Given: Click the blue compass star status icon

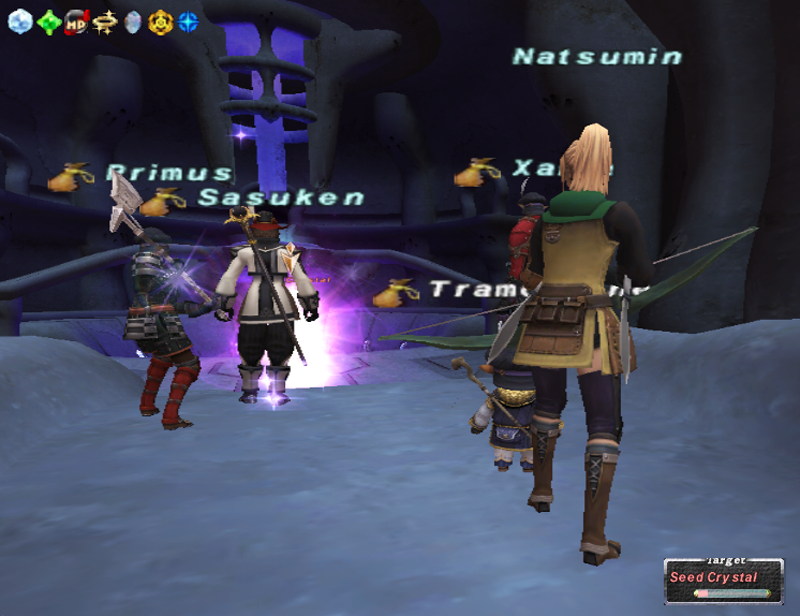Looking at the screenshot, I should pyautogui.click(x=188, y=21).
